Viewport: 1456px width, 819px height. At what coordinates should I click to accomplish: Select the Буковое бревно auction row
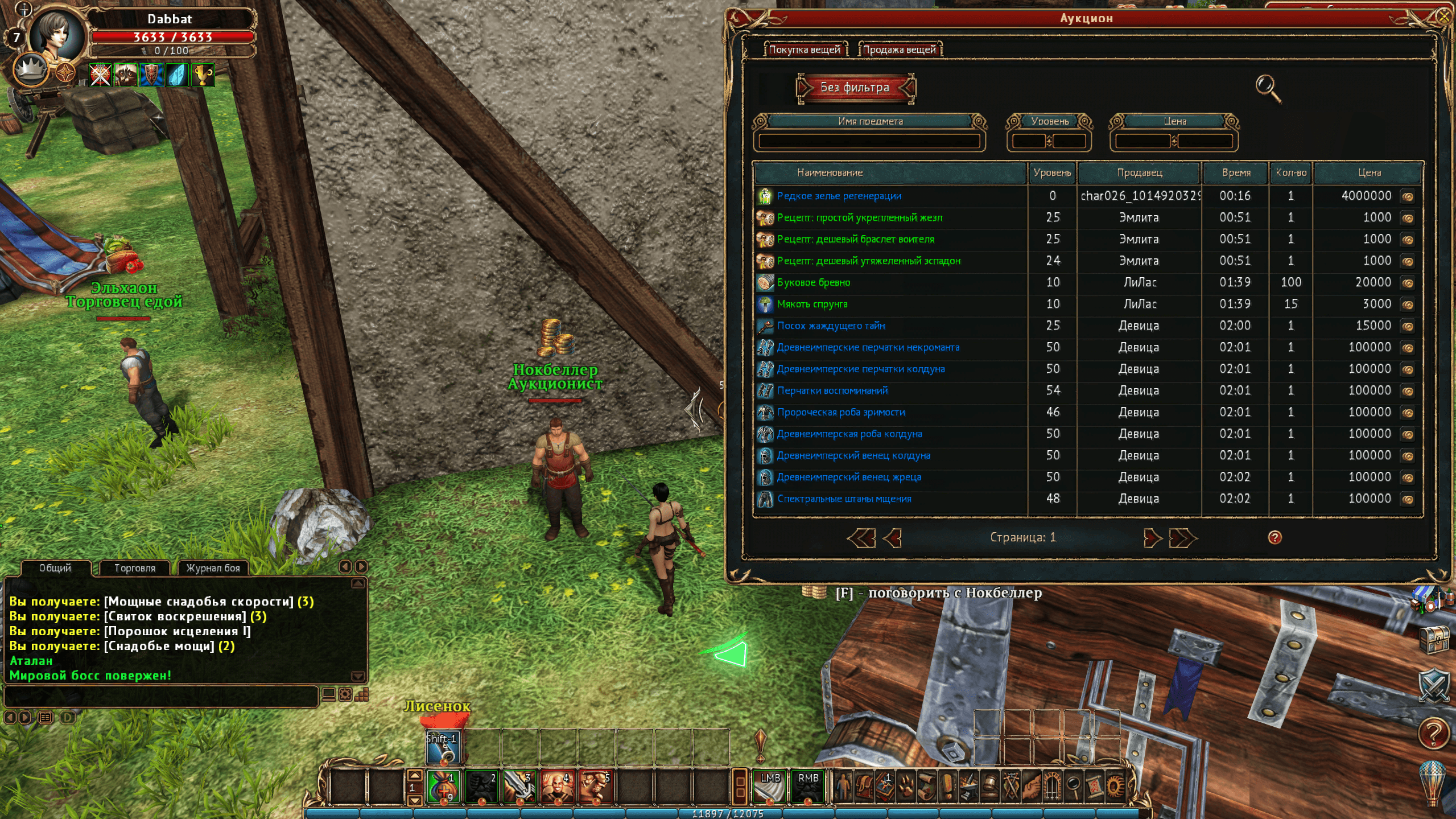[813, 282]
